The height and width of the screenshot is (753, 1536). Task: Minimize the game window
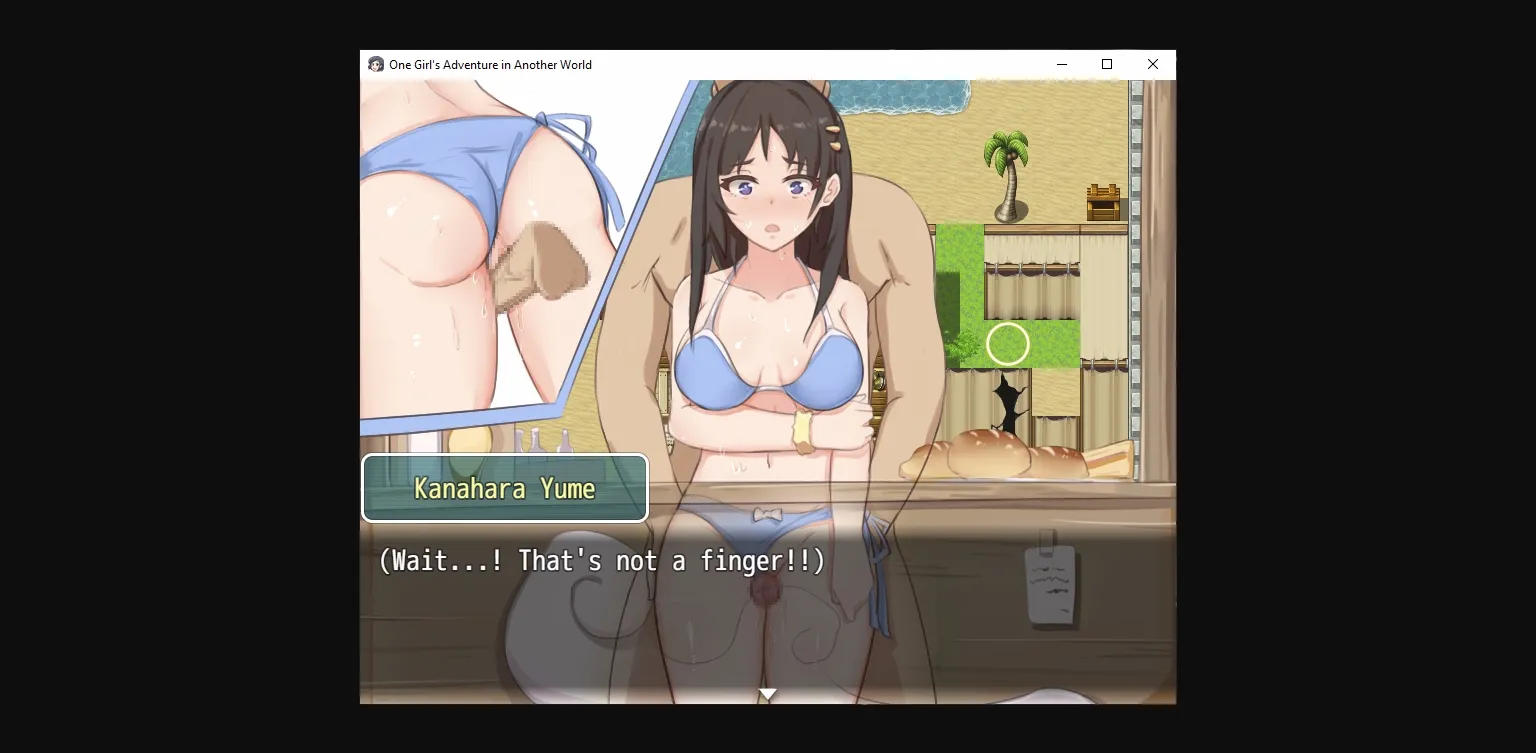(1061, 64)
